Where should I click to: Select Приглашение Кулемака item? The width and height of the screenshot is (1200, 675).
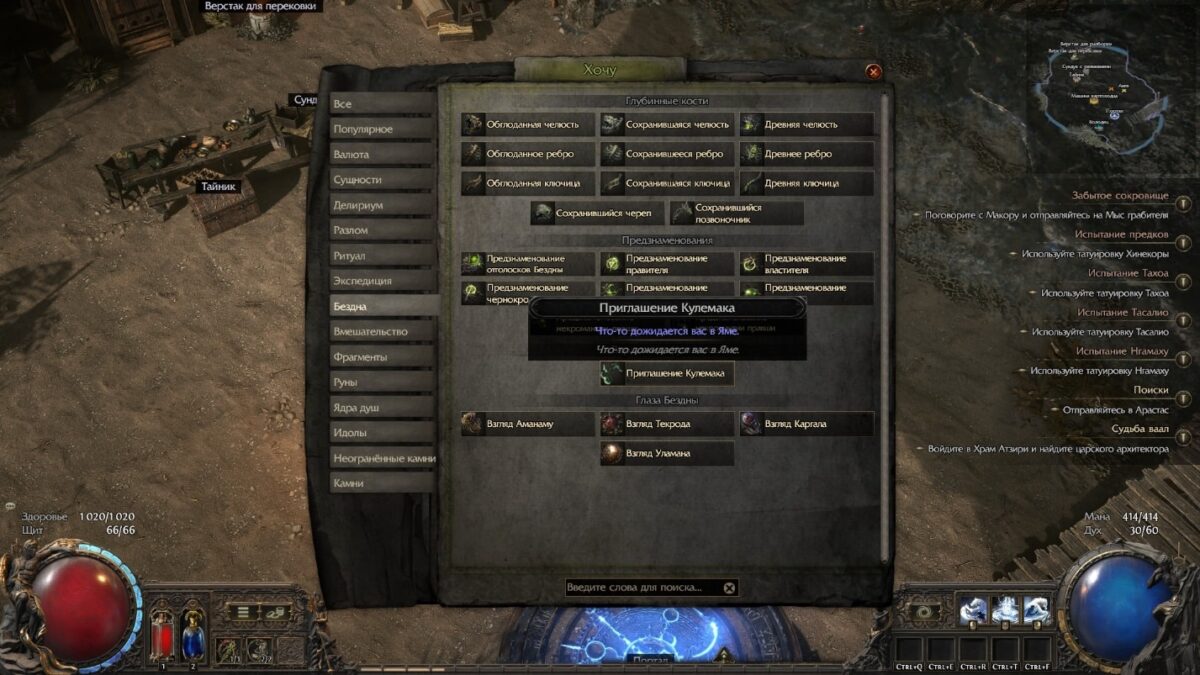pyautogui.click(x=667, y=374)
